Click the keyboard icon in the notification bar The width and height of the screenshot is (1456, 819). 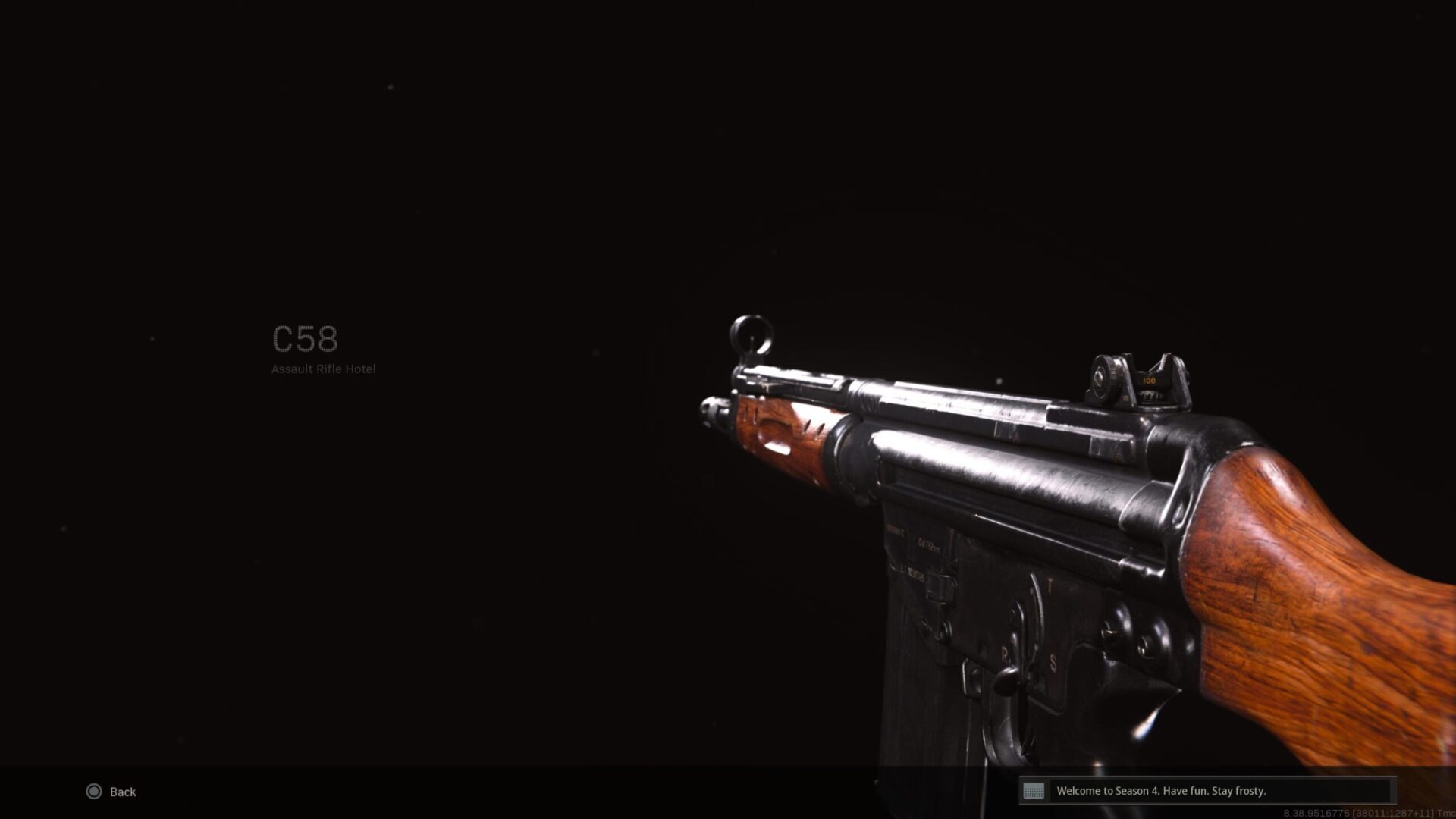[x=1036, y=791]
